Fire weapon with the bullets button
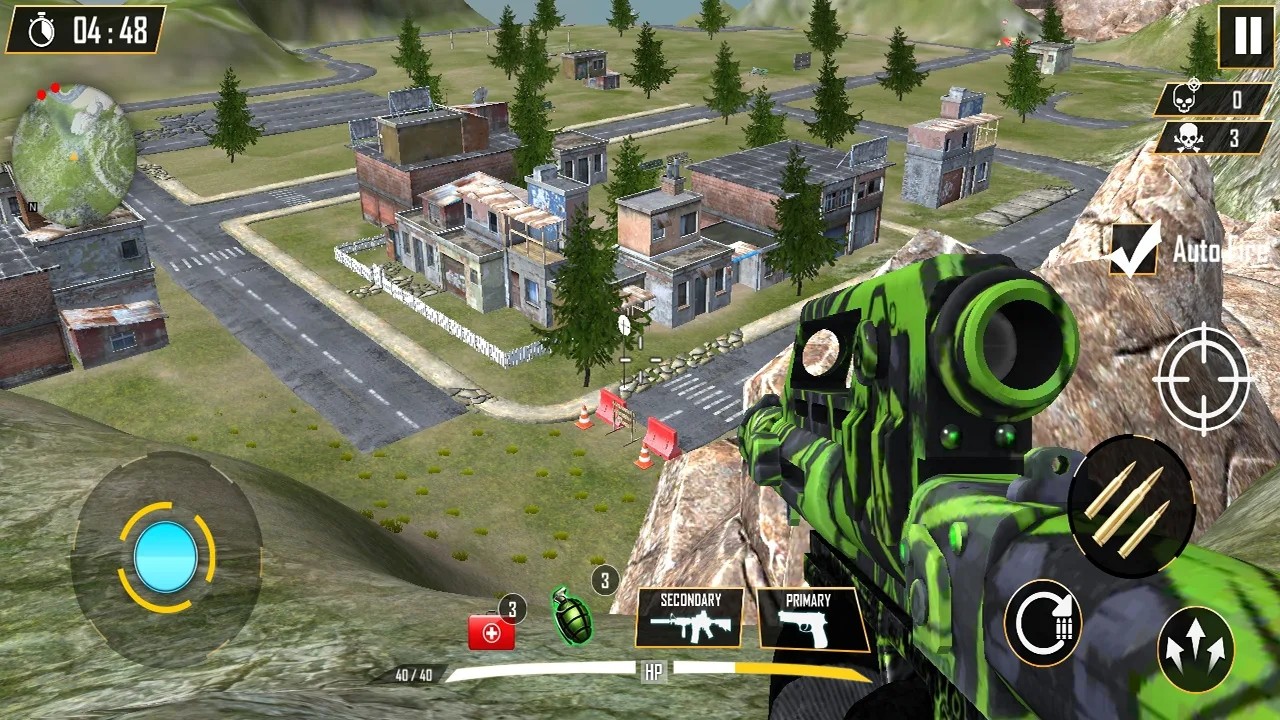 1131,507
